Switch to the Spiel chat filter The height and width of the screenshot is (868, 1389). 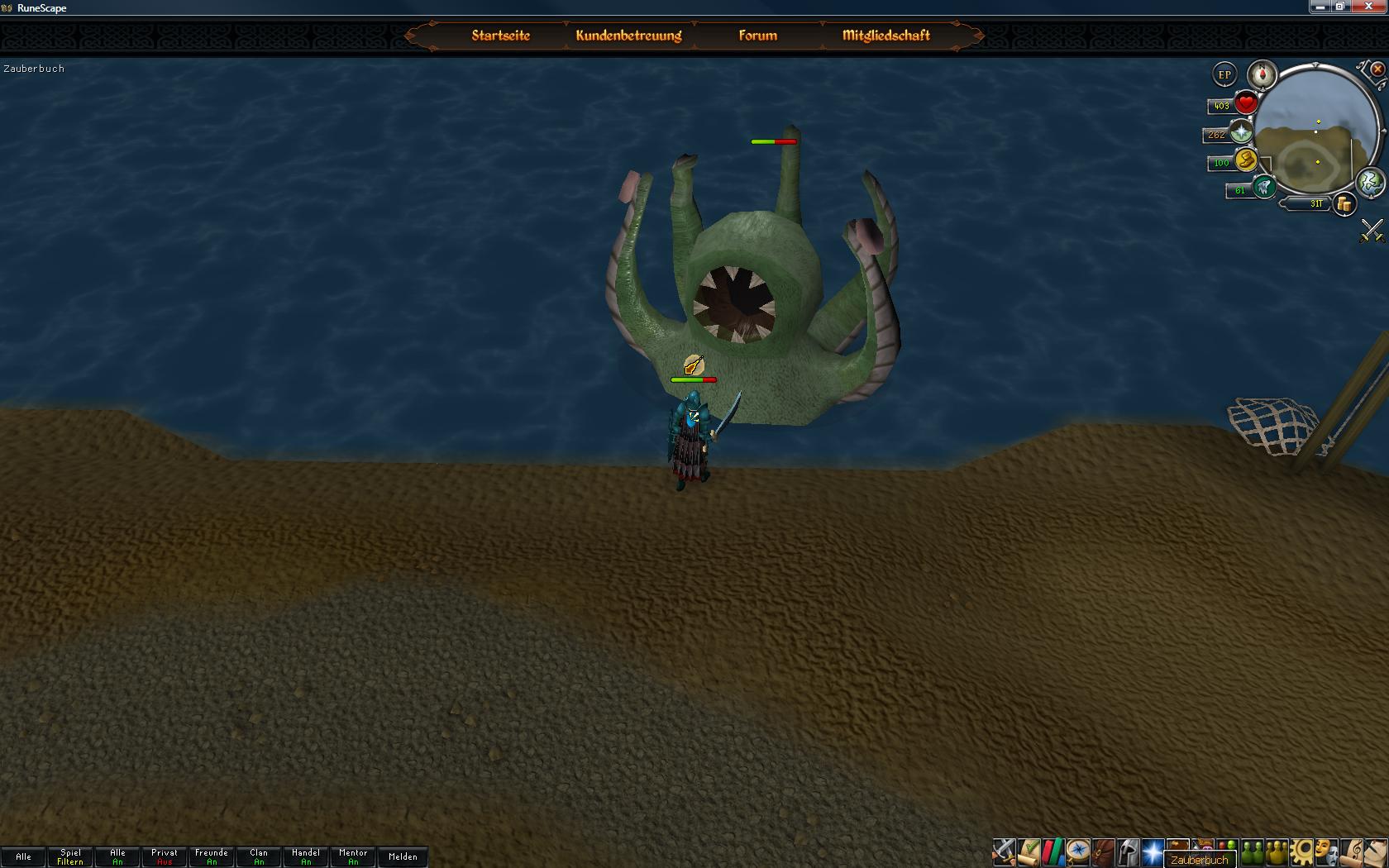coord(70,856)
